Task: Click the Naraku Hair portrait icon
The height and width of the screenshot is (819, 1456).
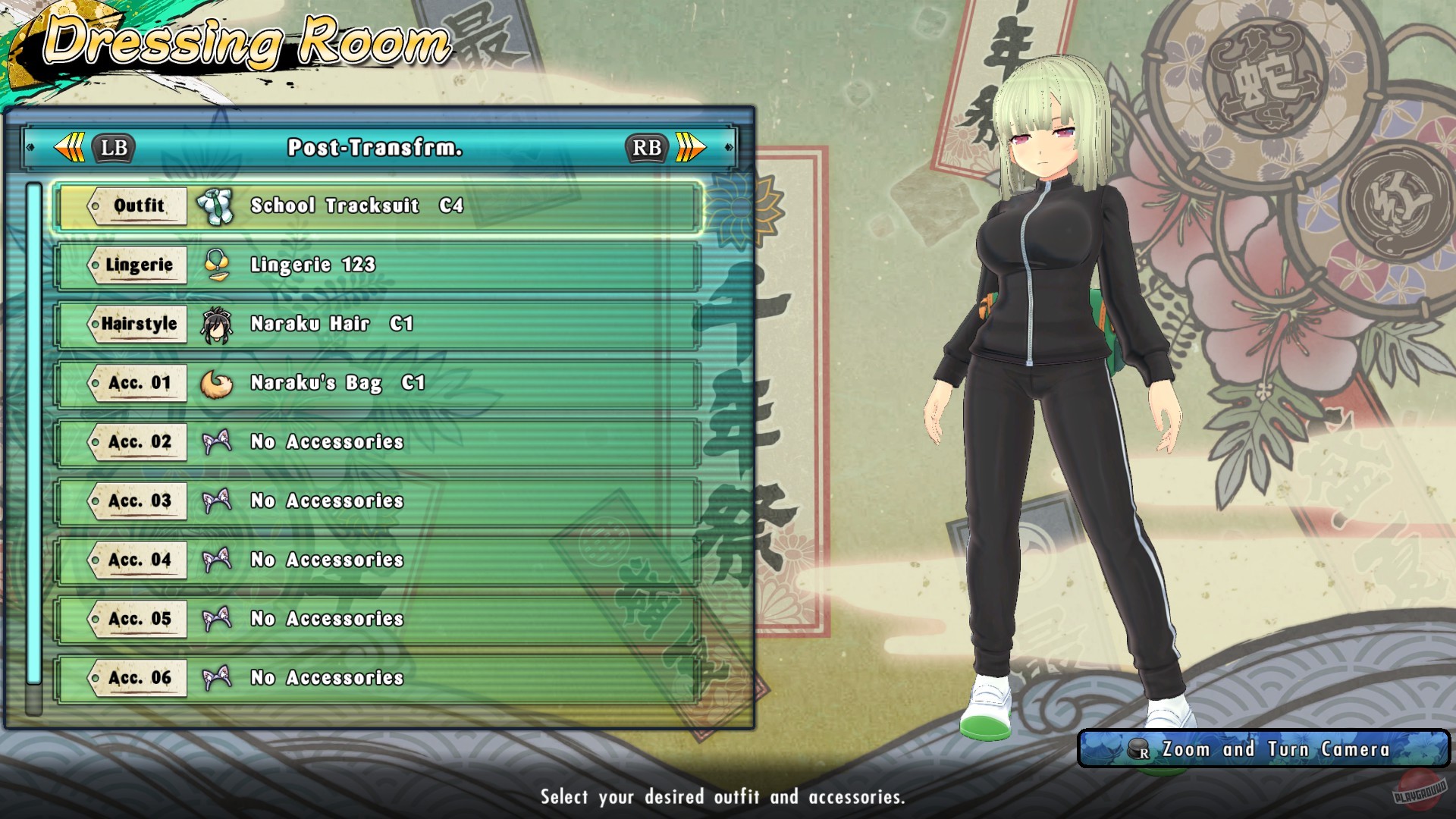Action: coord(218,324)
